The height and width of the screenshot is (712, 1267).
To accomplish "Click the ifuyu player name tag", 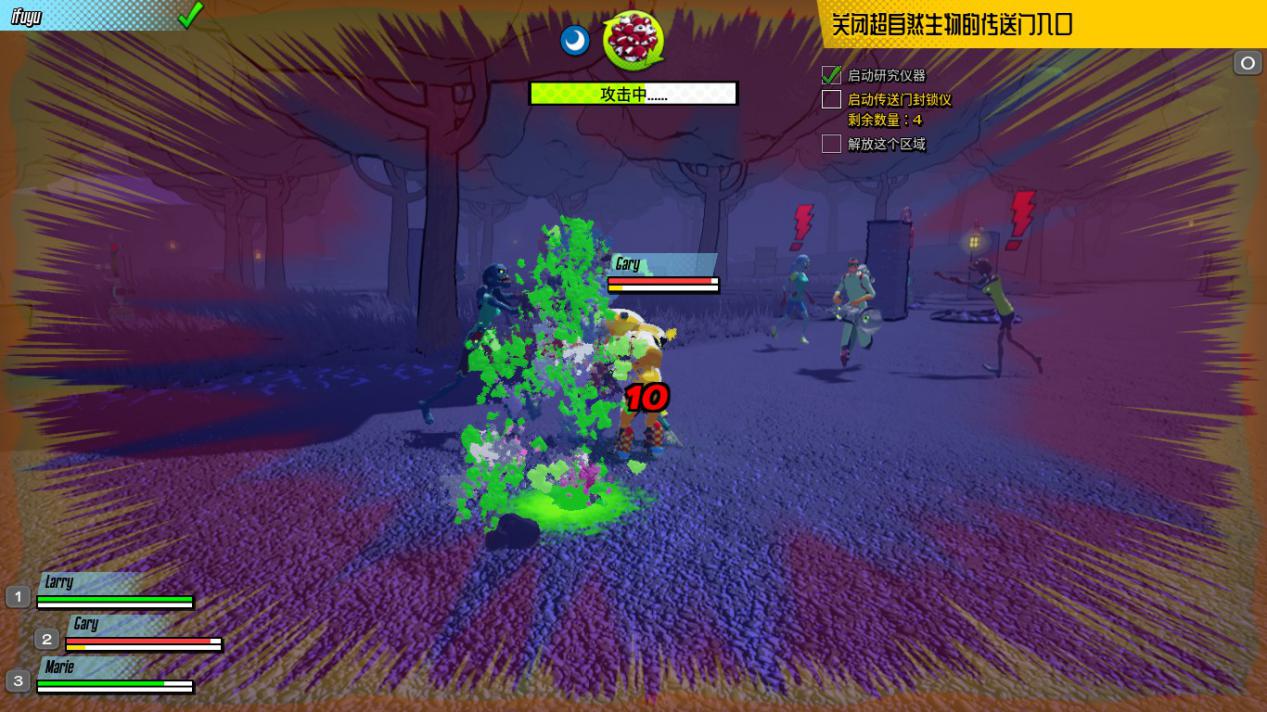I will pyautogui.click(x=27, y=16).
